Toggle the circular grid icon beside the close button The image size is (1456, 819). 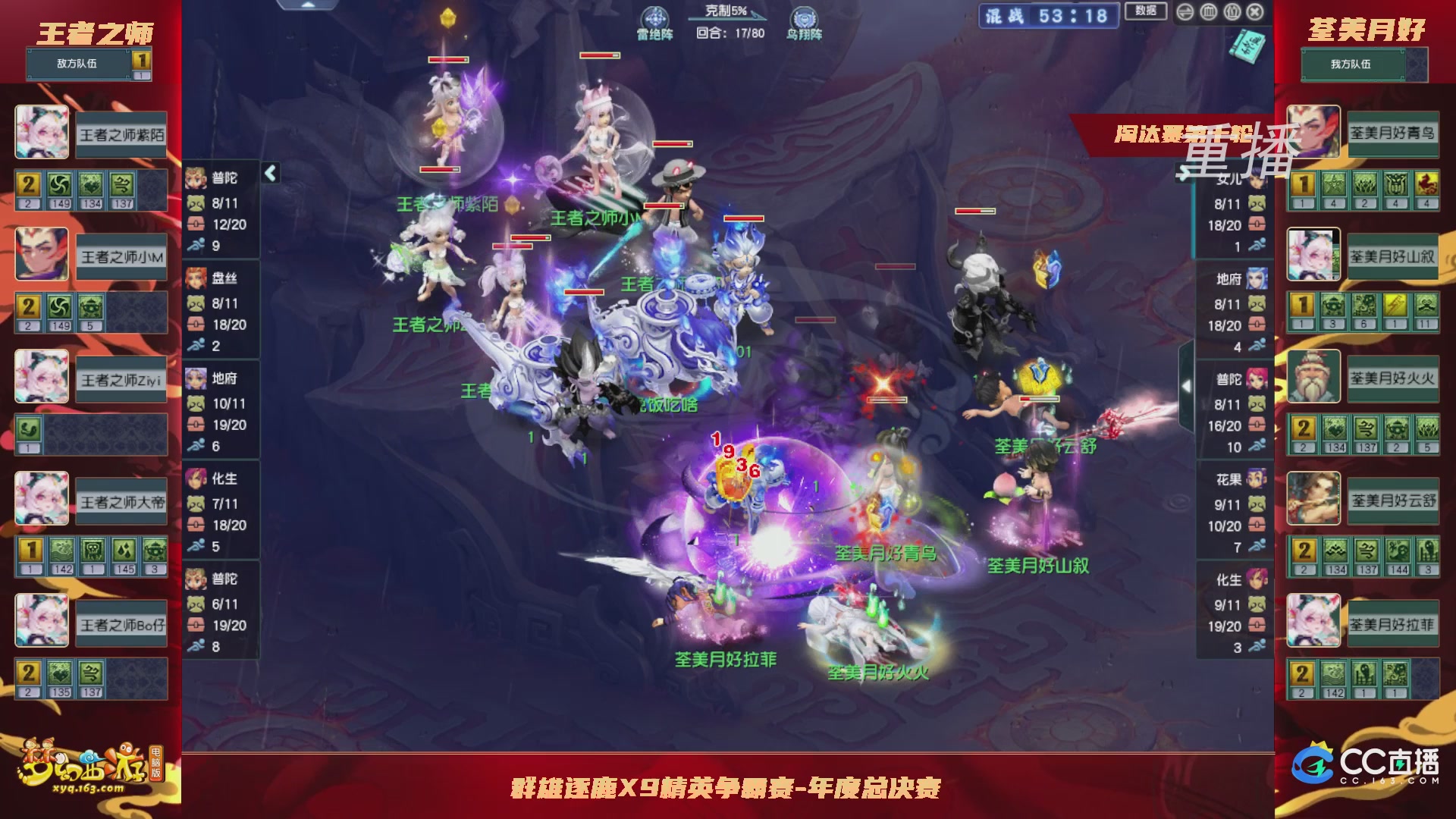pos(1232,12)
